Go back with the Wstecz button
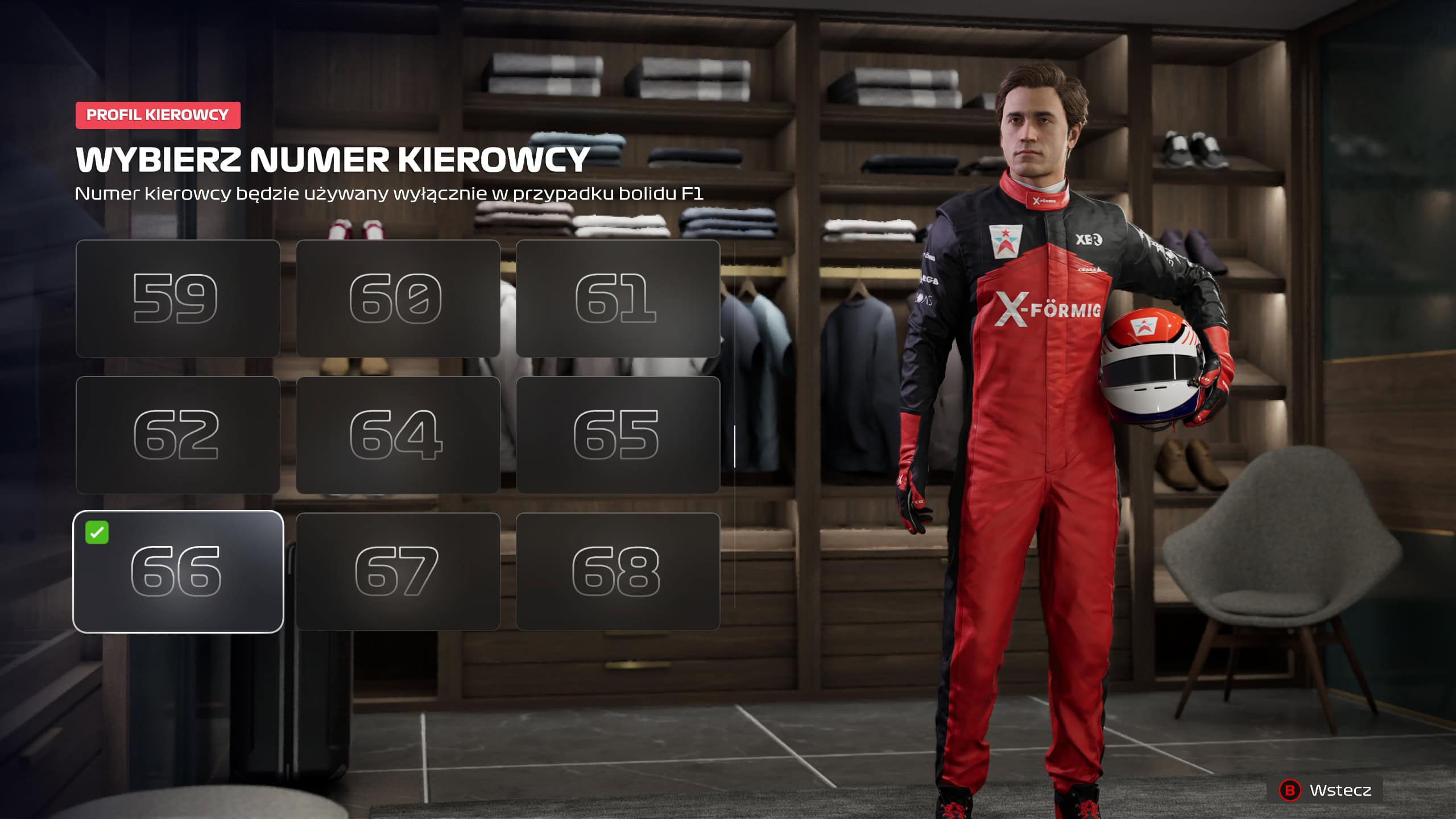The width and height of the screenshot is (1456, 819). 1326,790
